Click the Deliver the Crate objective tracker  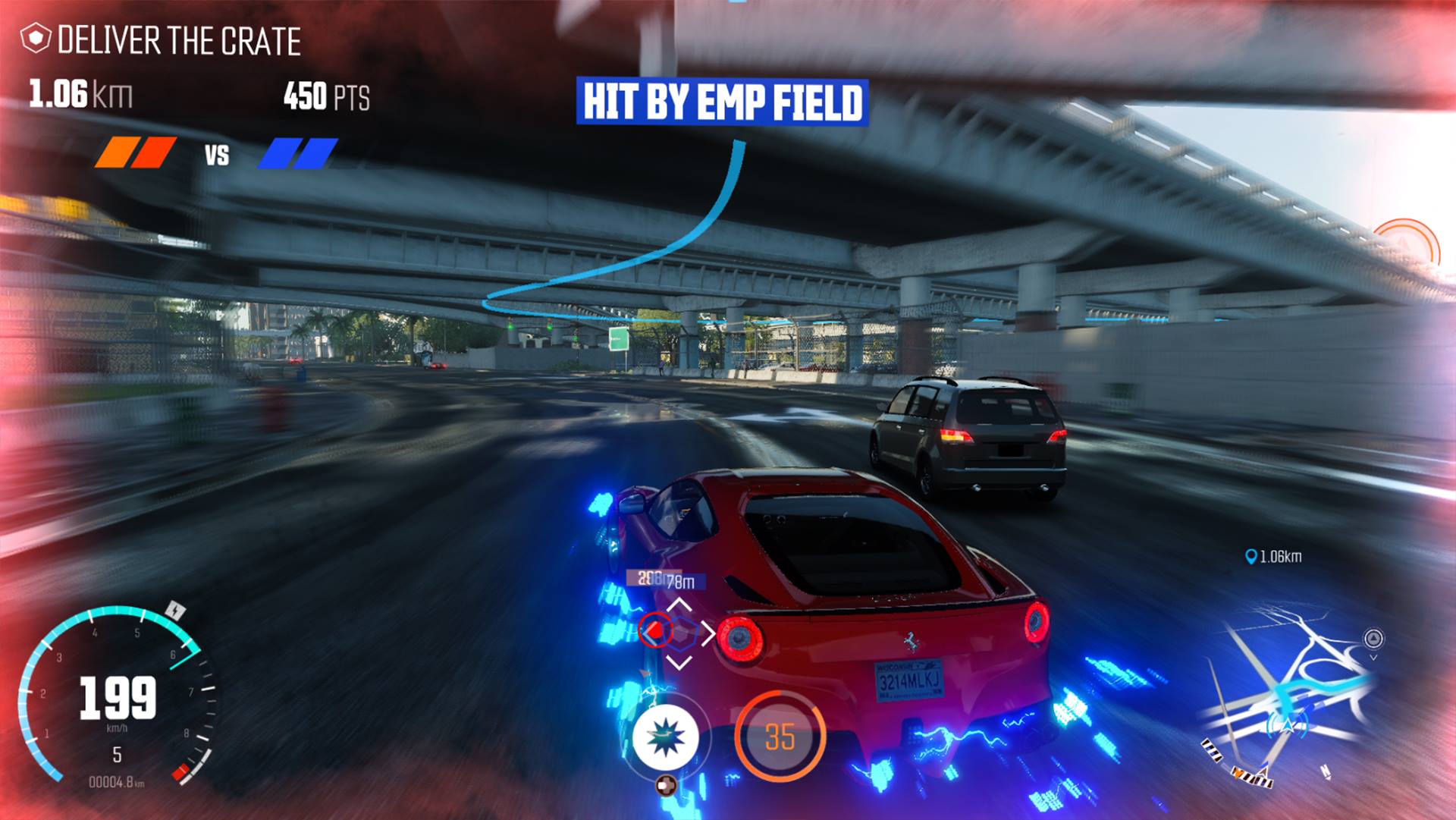point(162,40)
